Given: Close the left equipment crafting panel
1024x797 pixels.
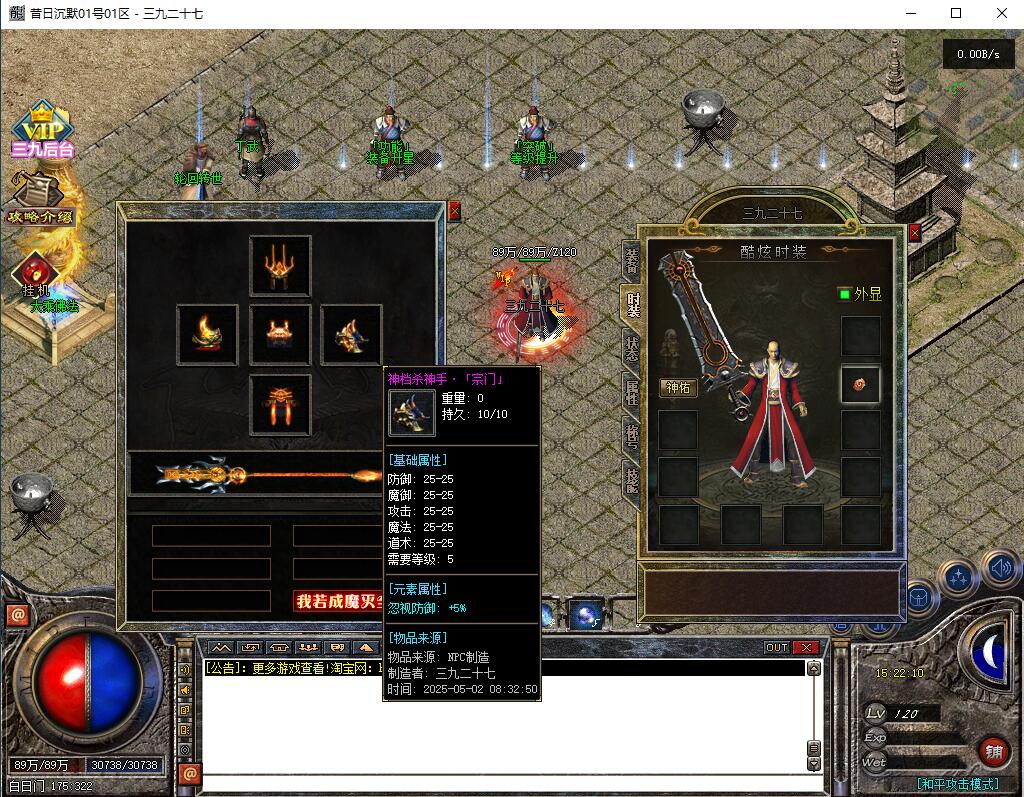Looking at the screenshot, I should (454, 211).
